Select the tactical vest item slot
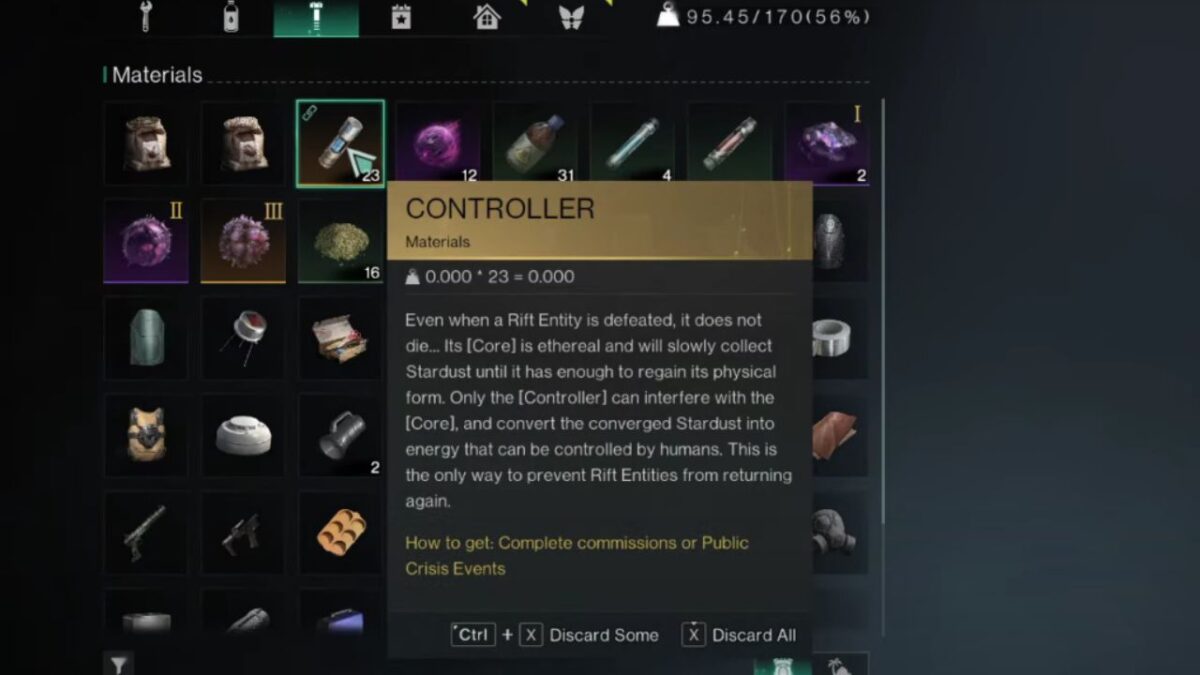This screenshot has width=1200, height=675. pyautogui.click(x=146, y=435)
